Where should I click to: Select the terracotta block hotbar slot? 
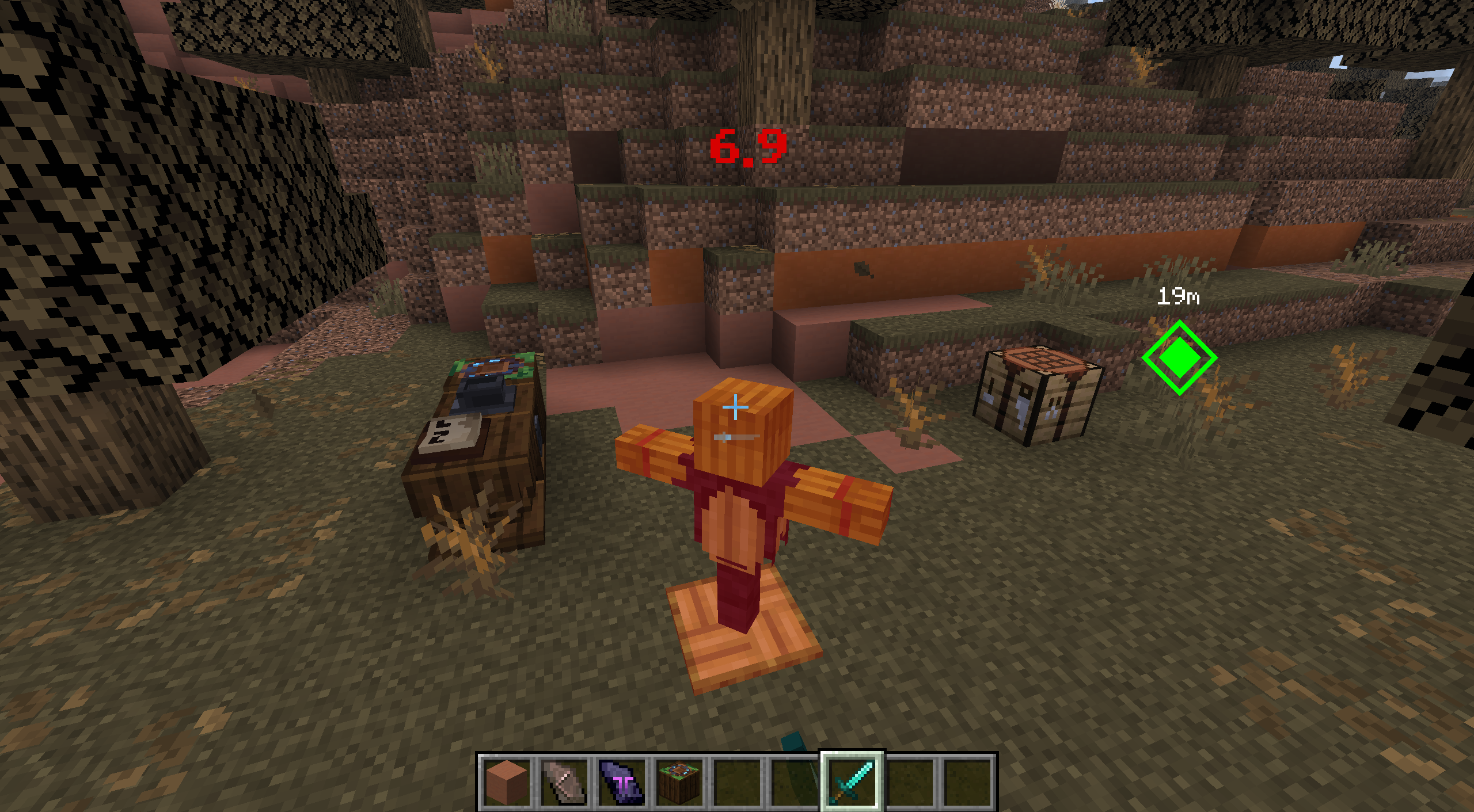pyautogui.click(x=507, y=782)
